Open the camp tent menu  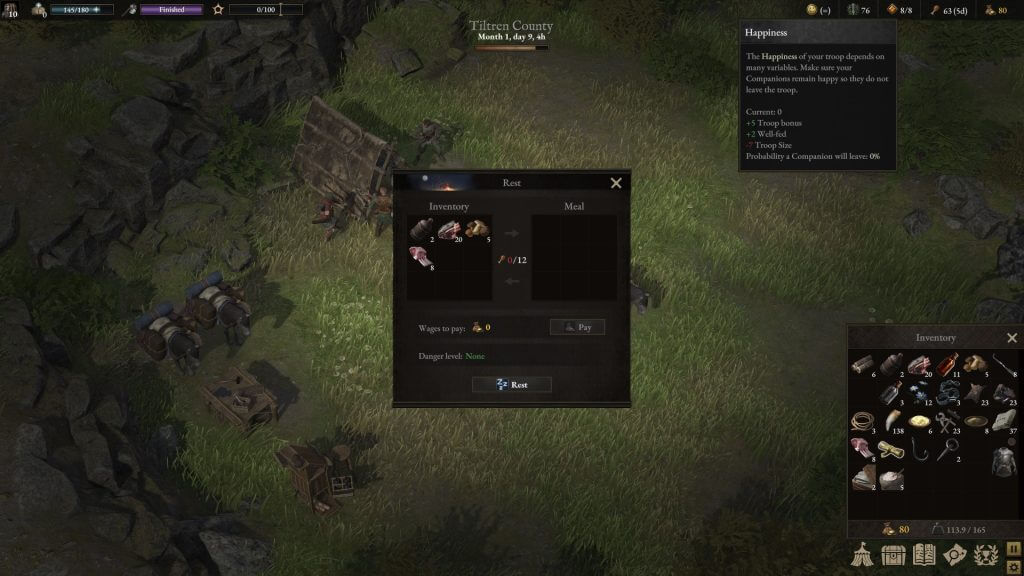click(x=862, y=555)
